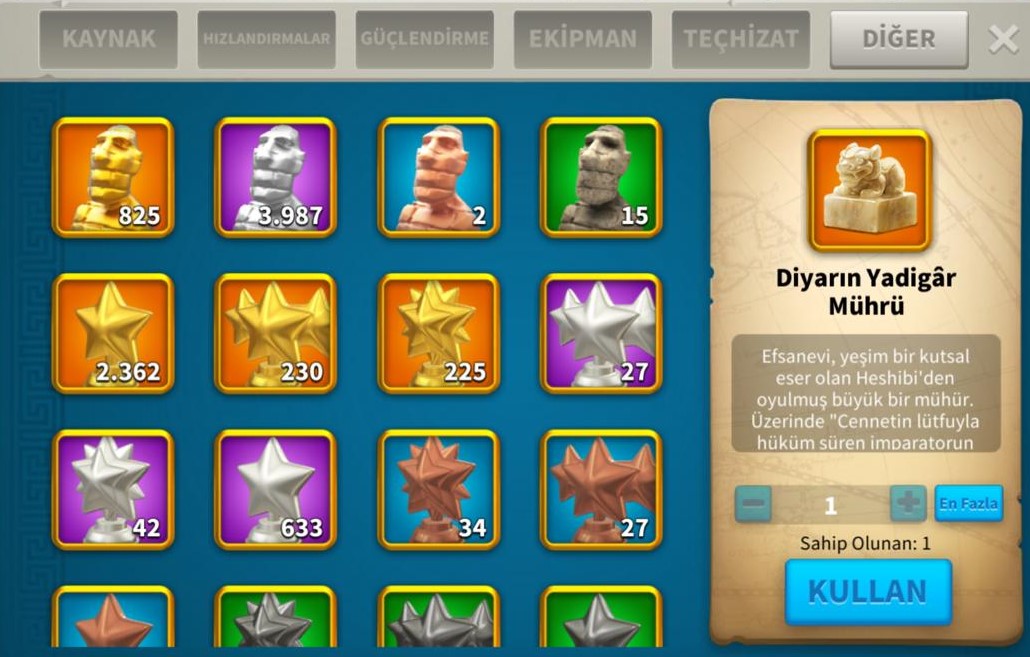Close the inventory window
The height and width of the screenshot is (657, 1030).
[1002, 39]
